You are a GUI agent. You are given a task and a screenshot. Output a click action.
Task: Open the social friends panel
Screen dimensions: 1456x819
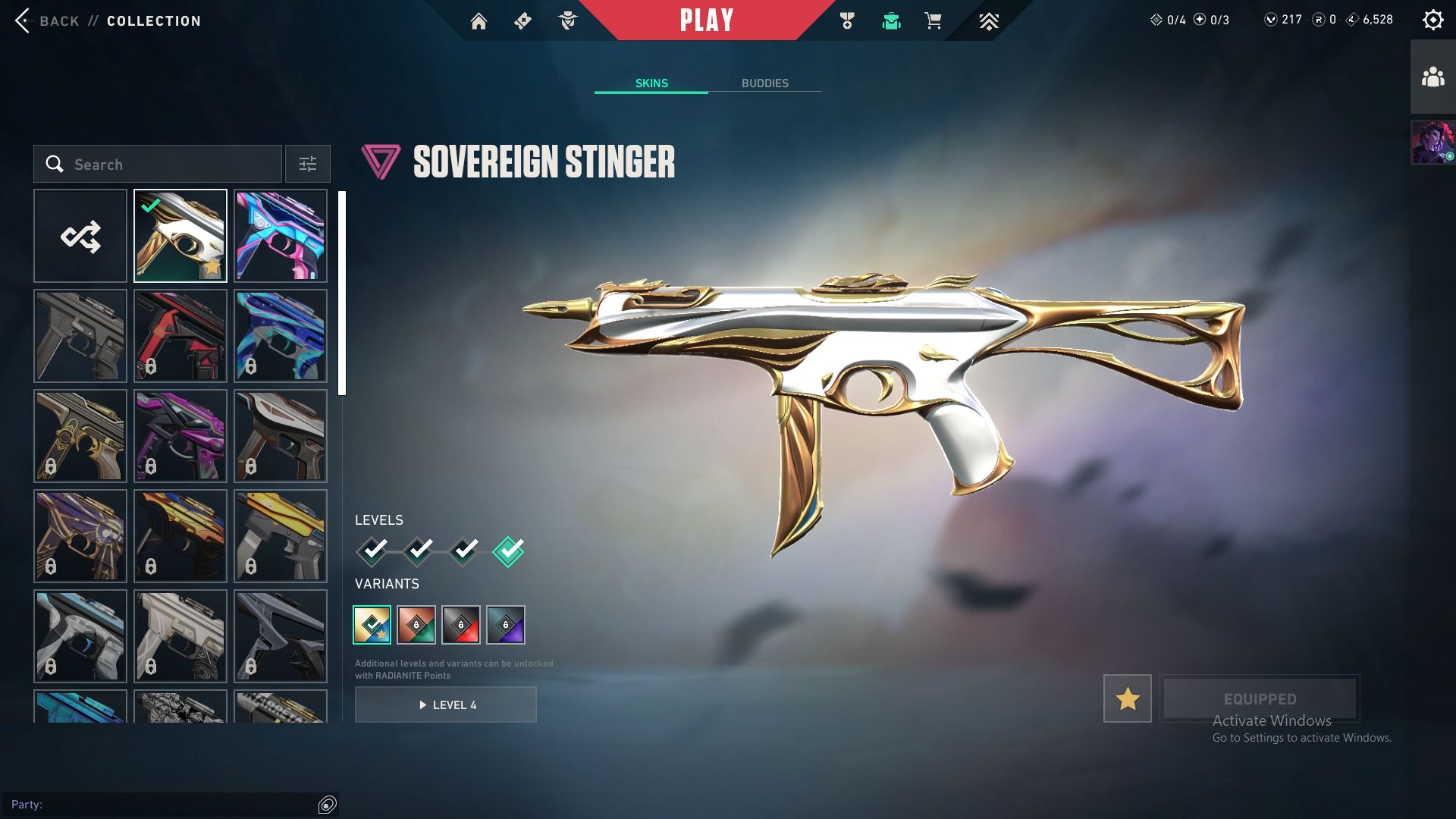1432,77
